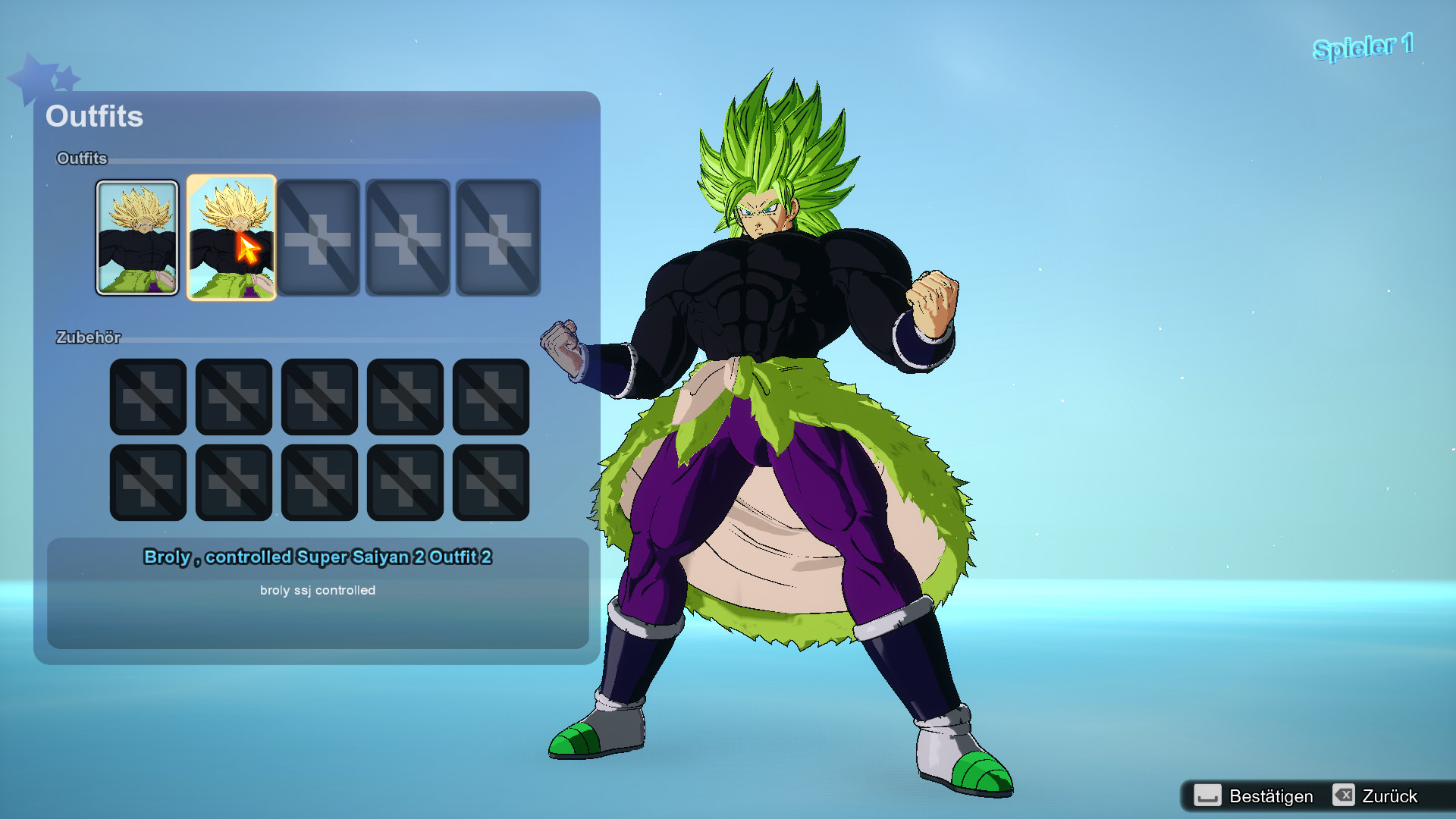Click the fourth locked outfit slot
This screenshot has width=1456, height=819.
point(406,237)
